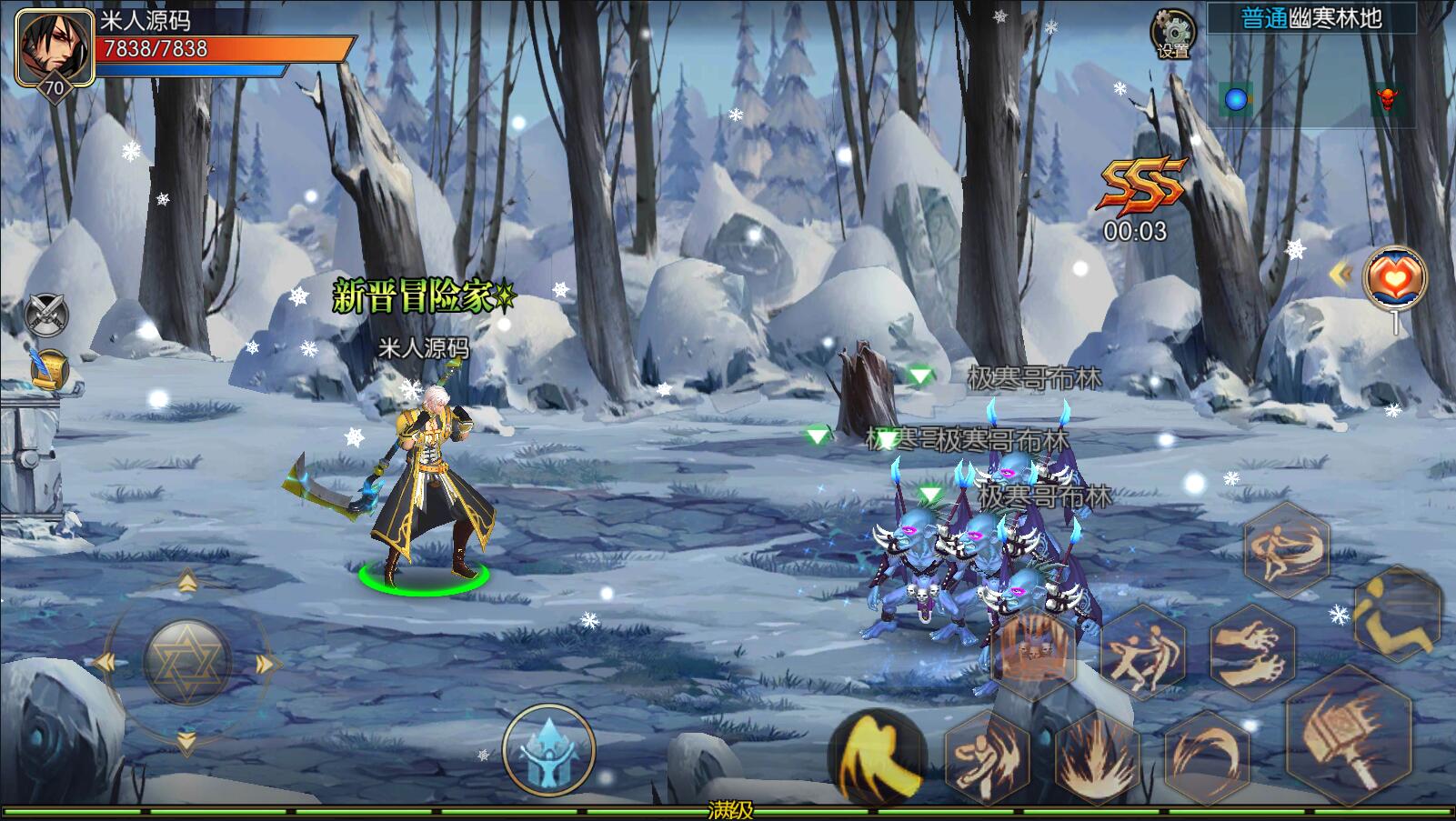Trigger the spinning whirlwind kick skill

pos(1287,548)
